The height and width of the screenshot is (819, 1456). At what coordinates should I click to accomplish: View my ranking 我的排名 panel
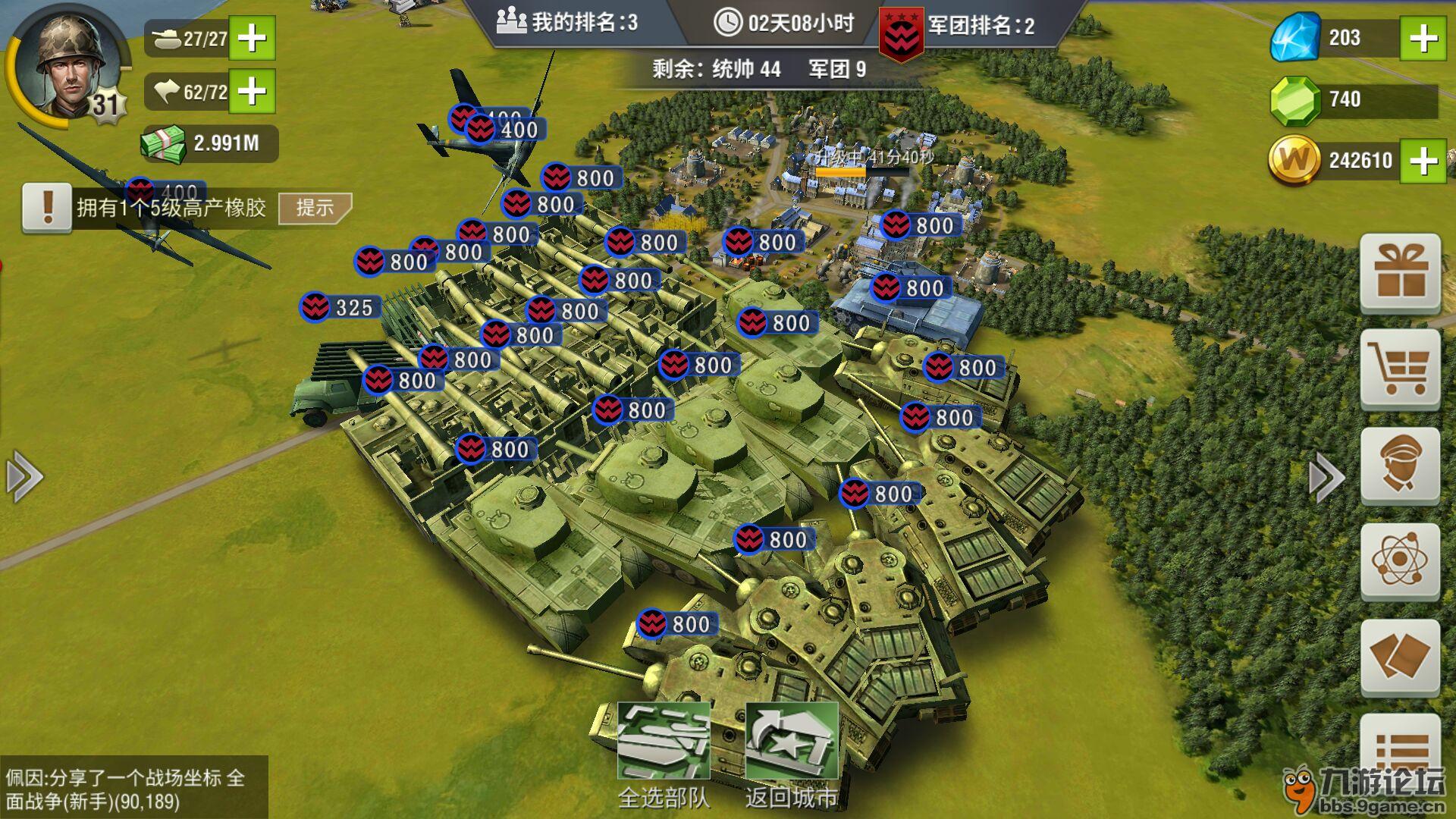click(567, 23)
